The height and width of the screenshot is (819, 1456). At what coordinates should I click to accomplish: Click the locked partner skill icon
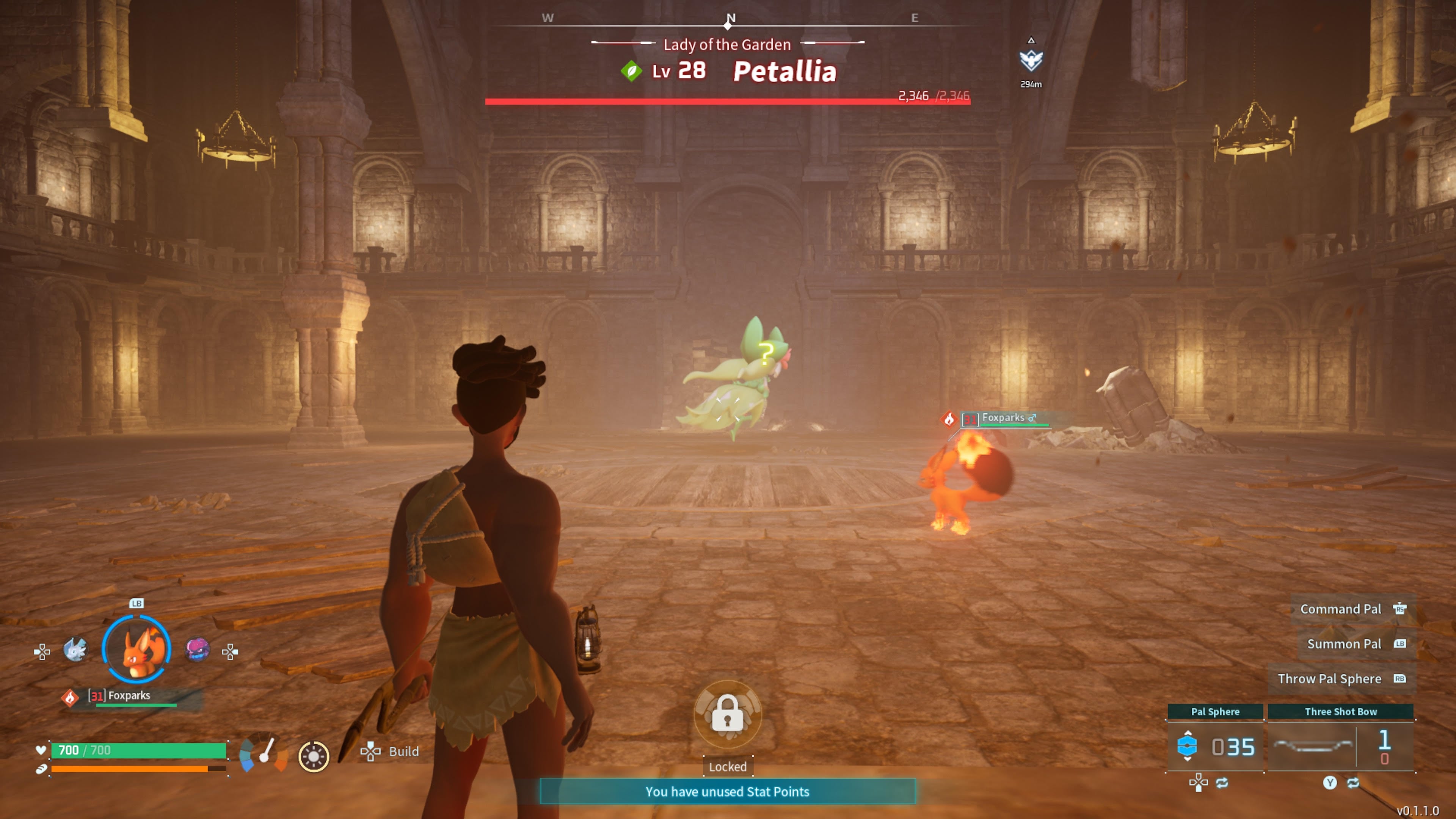tap(728, 714)
